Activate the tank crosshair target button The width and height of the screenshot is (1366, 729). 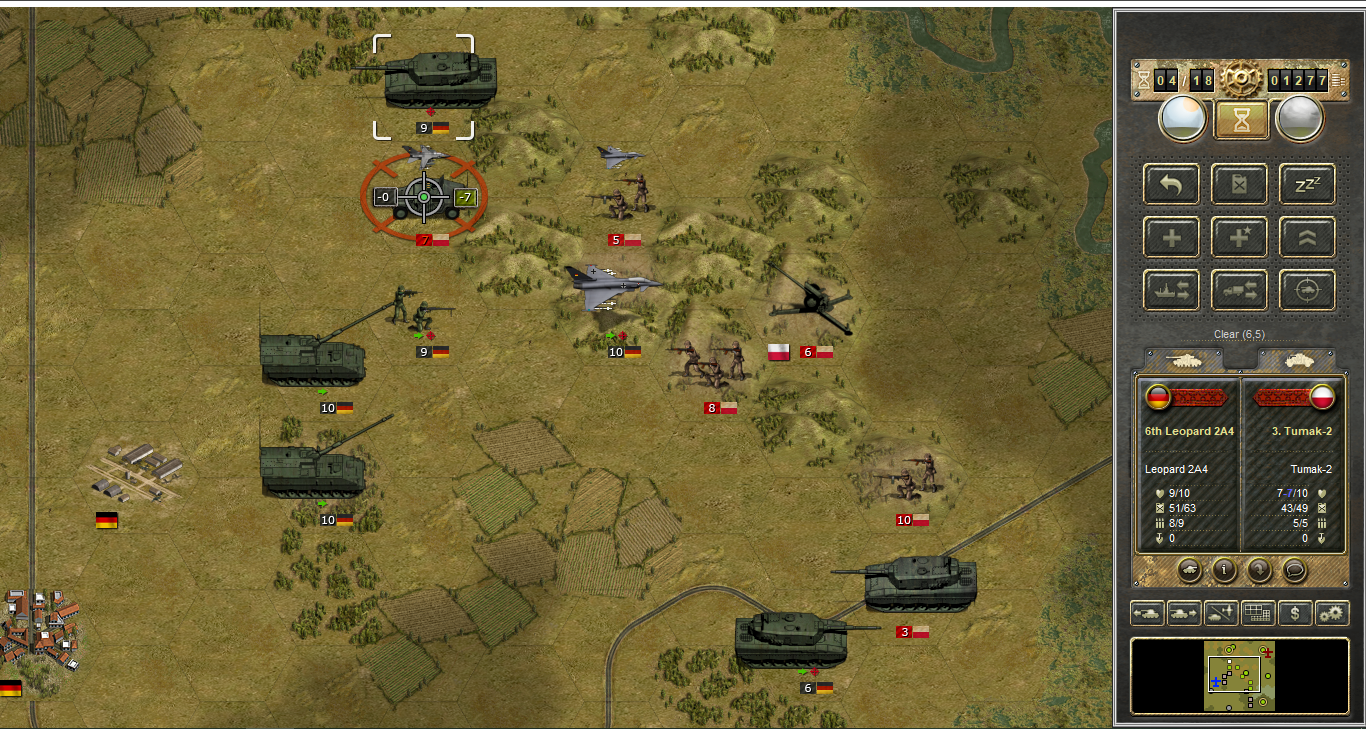click(1307, 290)
